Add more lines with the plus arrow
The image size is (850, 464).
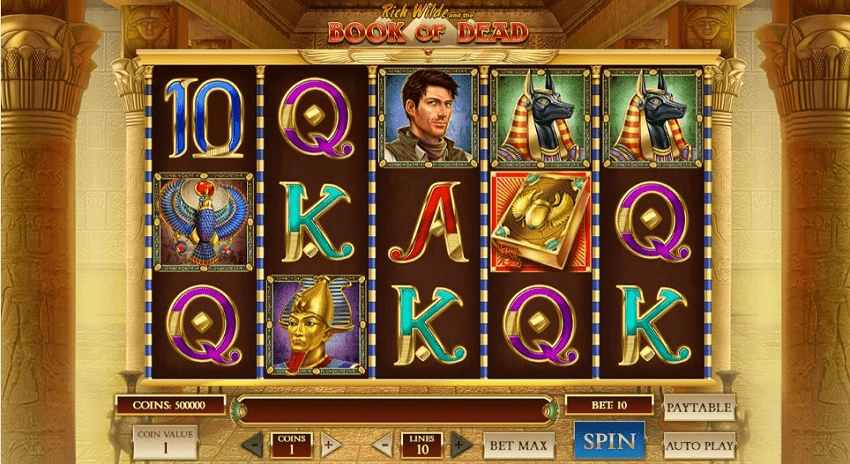pos(460,444)
